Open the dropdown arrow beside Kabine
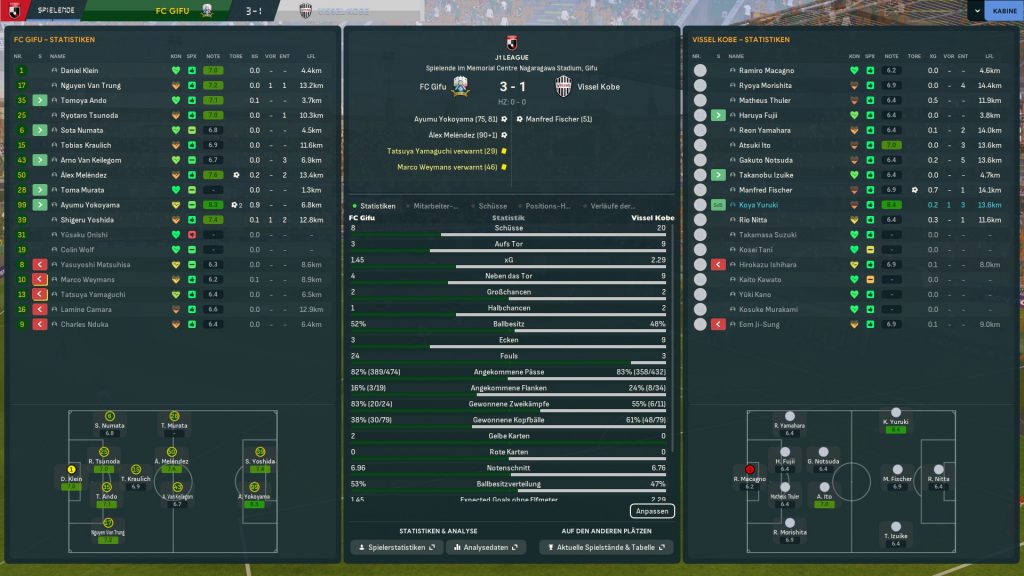This screenshot has height=576, width=1024. click(976, 11)
